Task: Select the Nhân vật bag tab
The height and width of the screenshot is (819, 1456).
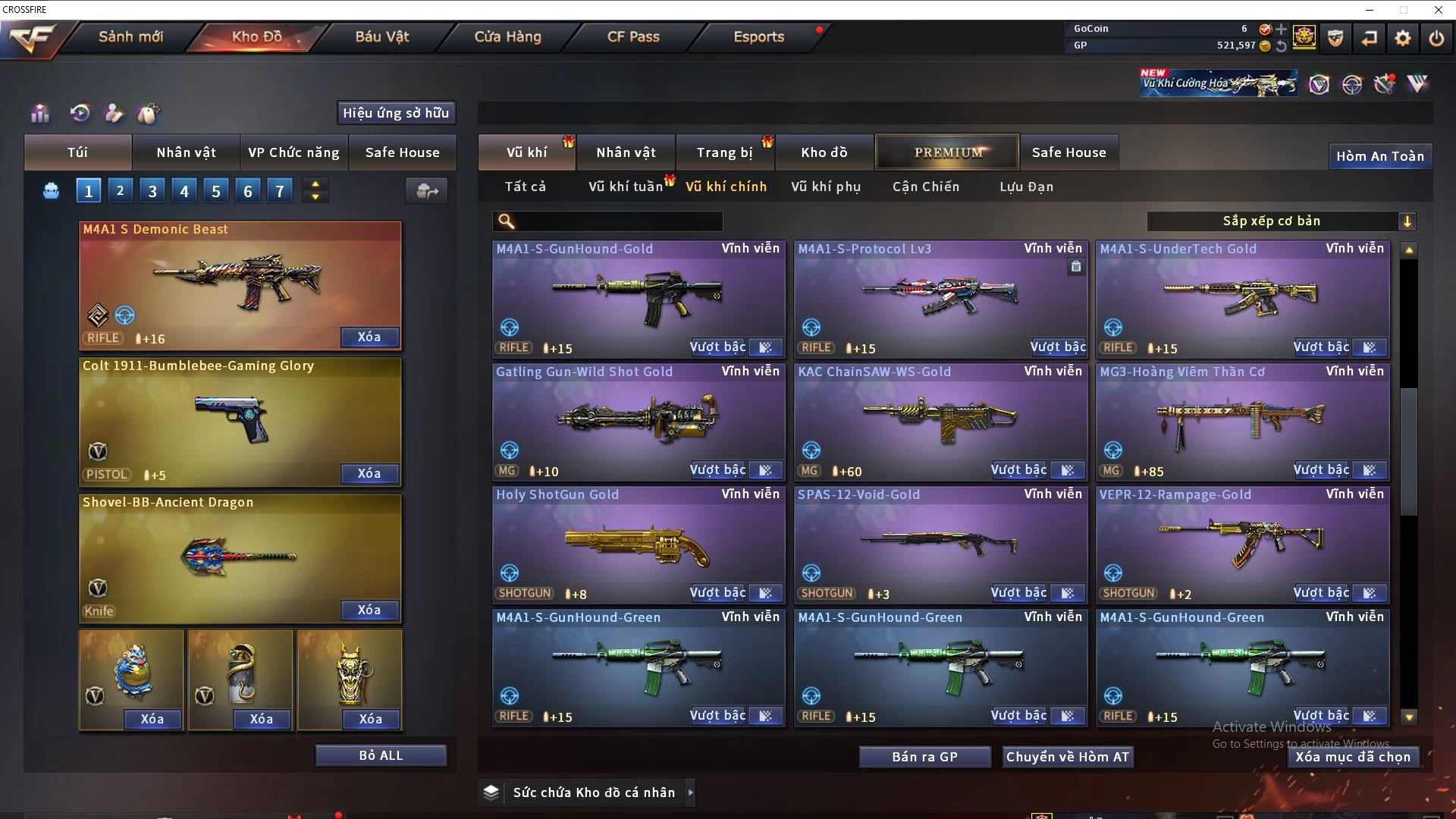Action: [187, 152]
